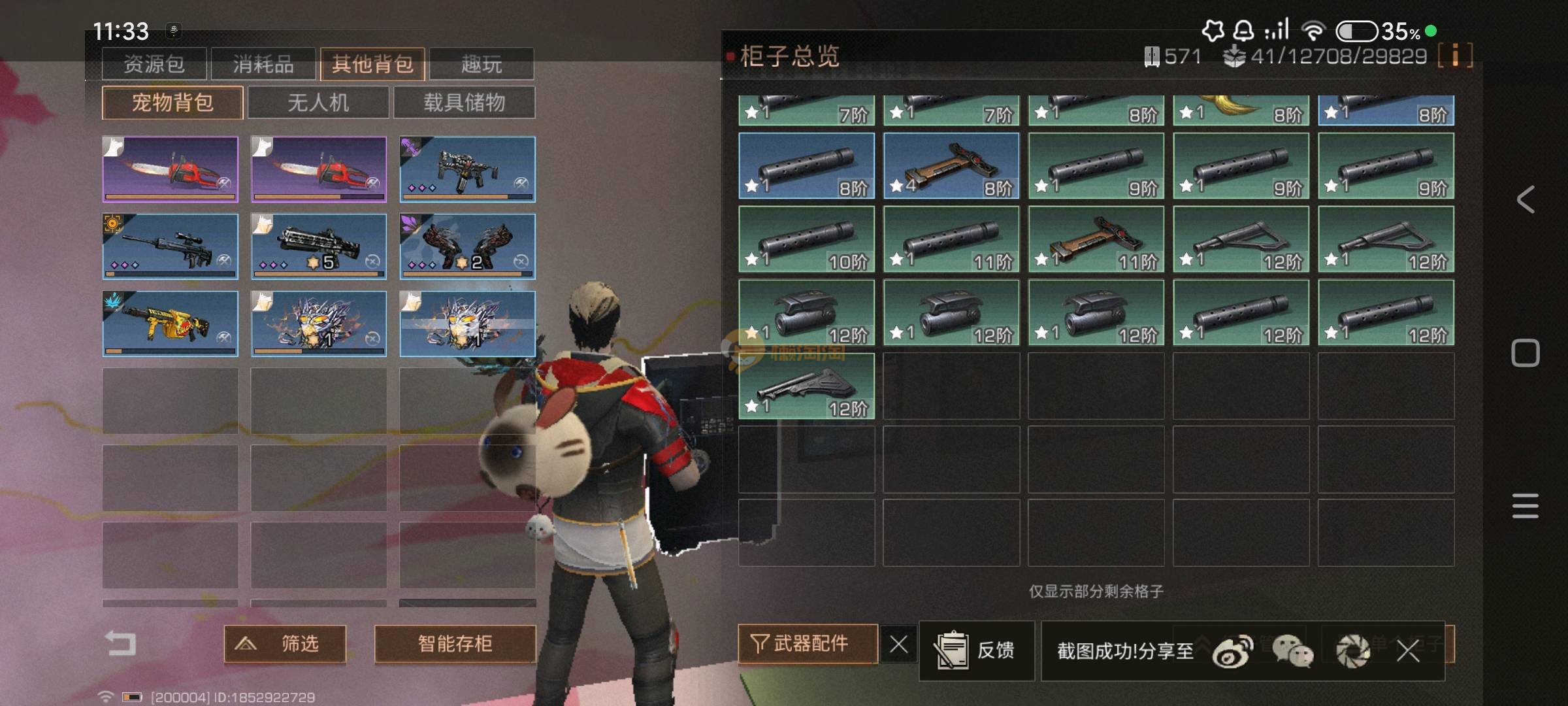Show the 载具储物 sub-tab
Viewport: 1568px width, 706px height.
(464, 103)
